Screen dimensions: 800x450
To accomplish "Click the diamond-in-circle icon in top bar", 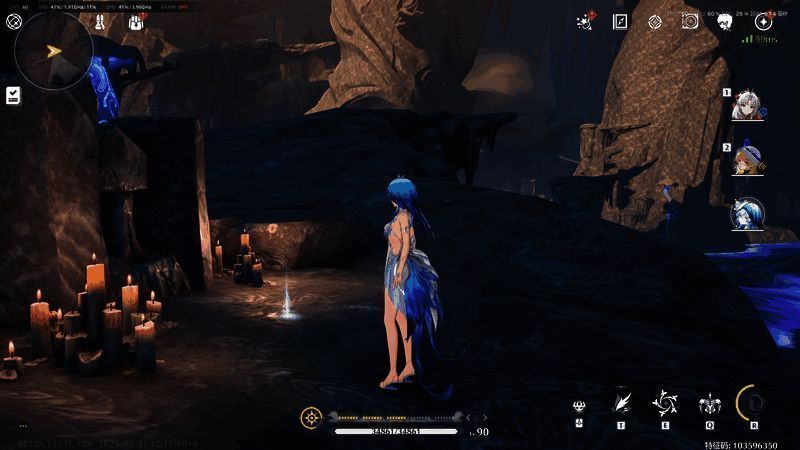I will 655,21.
